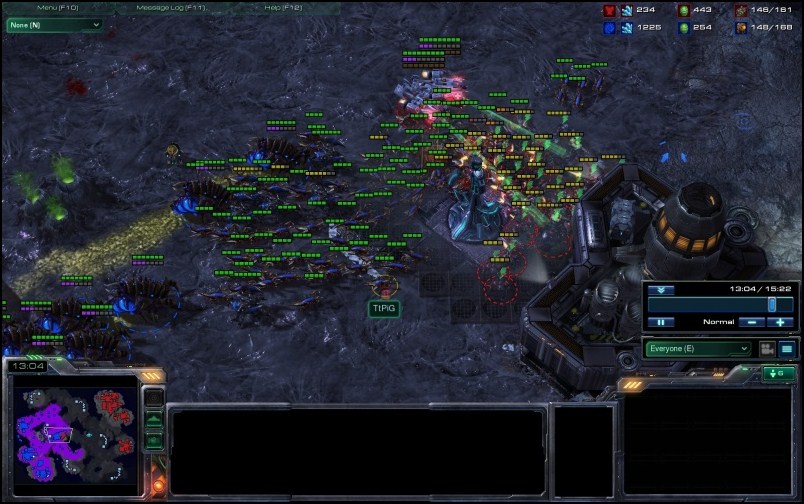Toggle the observer camera icon button

tap(767, 349)
